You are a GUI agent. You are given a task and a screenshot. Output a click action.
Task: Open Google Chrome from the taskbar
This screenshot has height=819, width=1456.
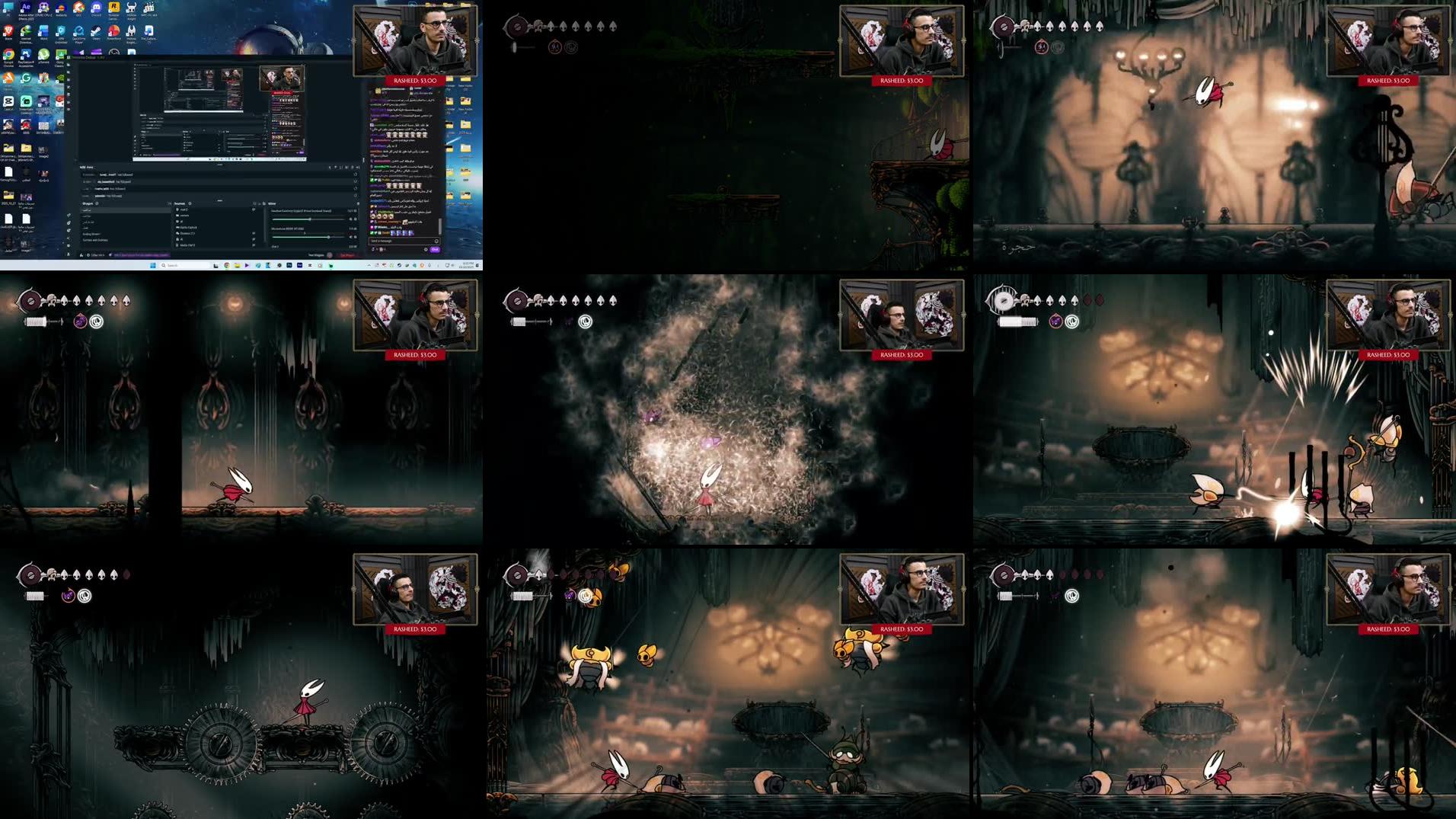(x=227, y=265)
